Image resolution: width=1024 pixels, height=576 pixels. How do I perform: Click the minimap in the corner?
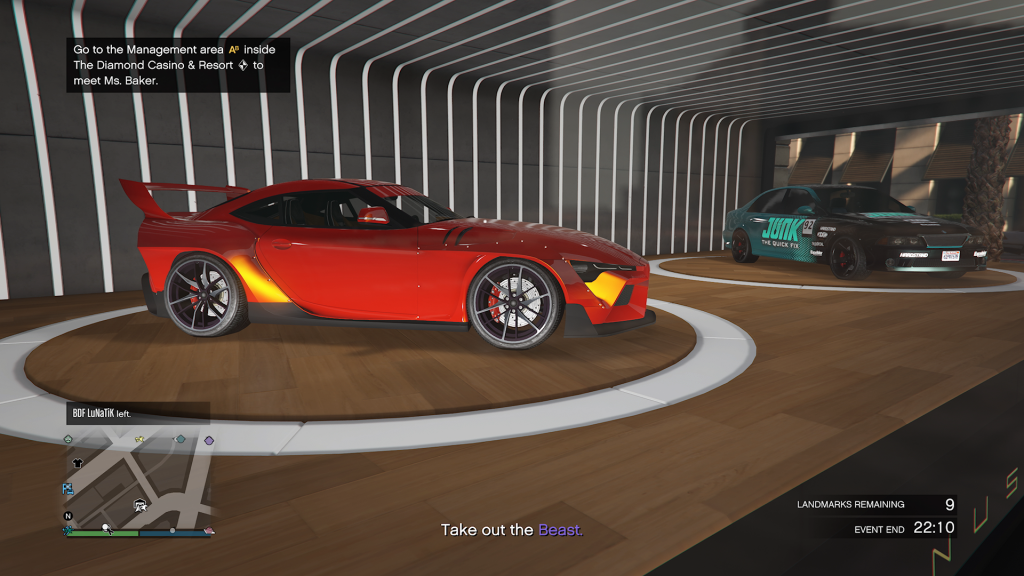click(x=140, y=482)
